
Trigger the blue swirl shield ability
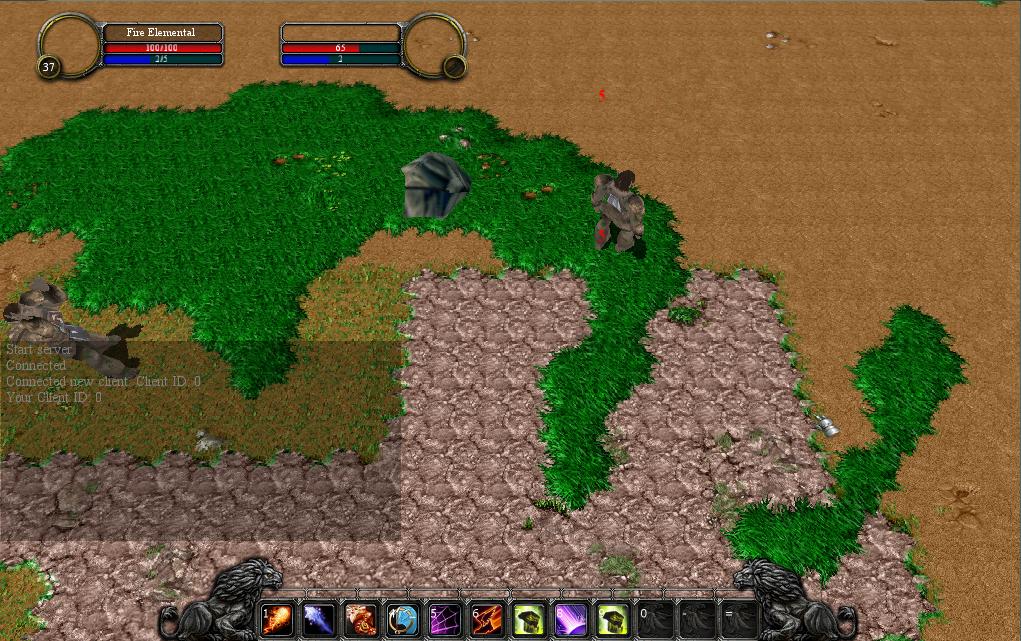pyautogui.click(x=403, y=619)
